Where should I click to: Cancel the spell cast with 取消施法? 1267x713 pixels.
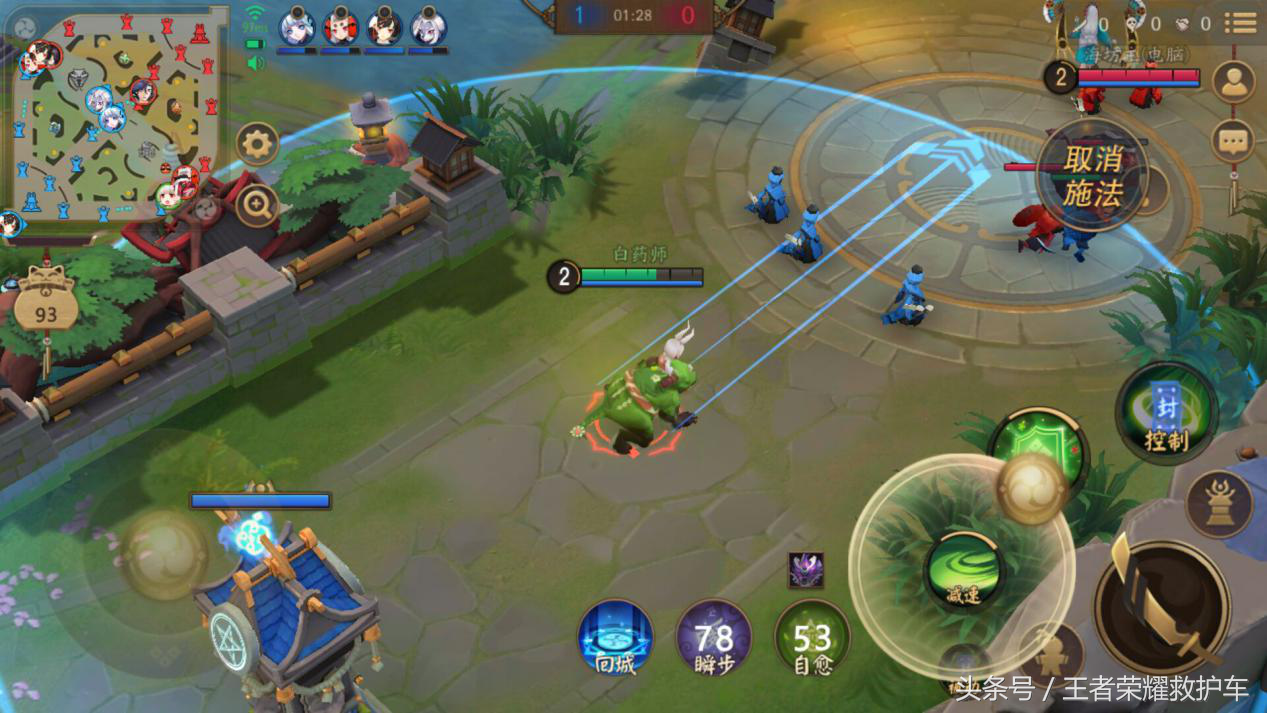point(1091,176)
